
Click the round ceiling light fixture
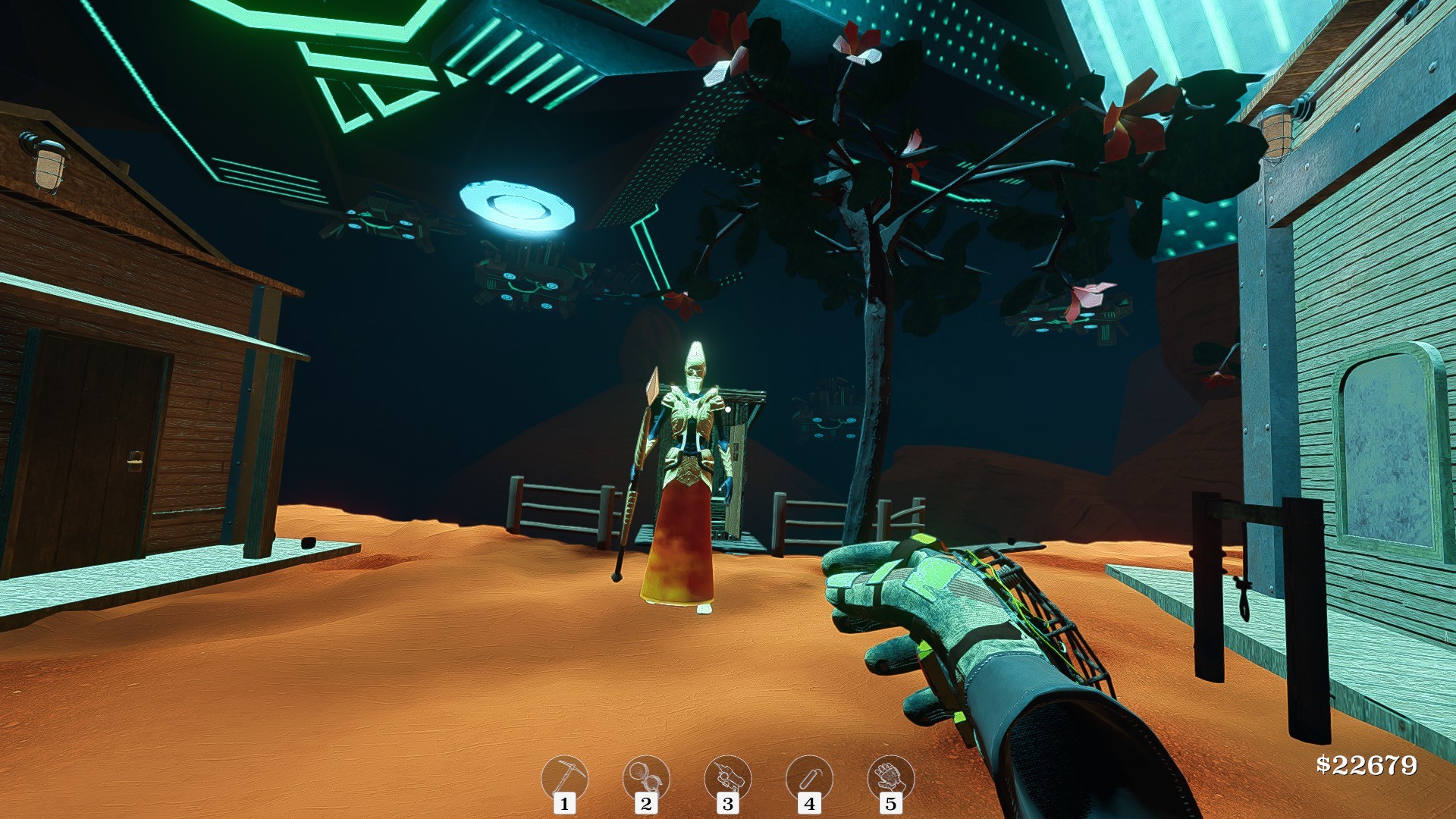coord(516,202)
